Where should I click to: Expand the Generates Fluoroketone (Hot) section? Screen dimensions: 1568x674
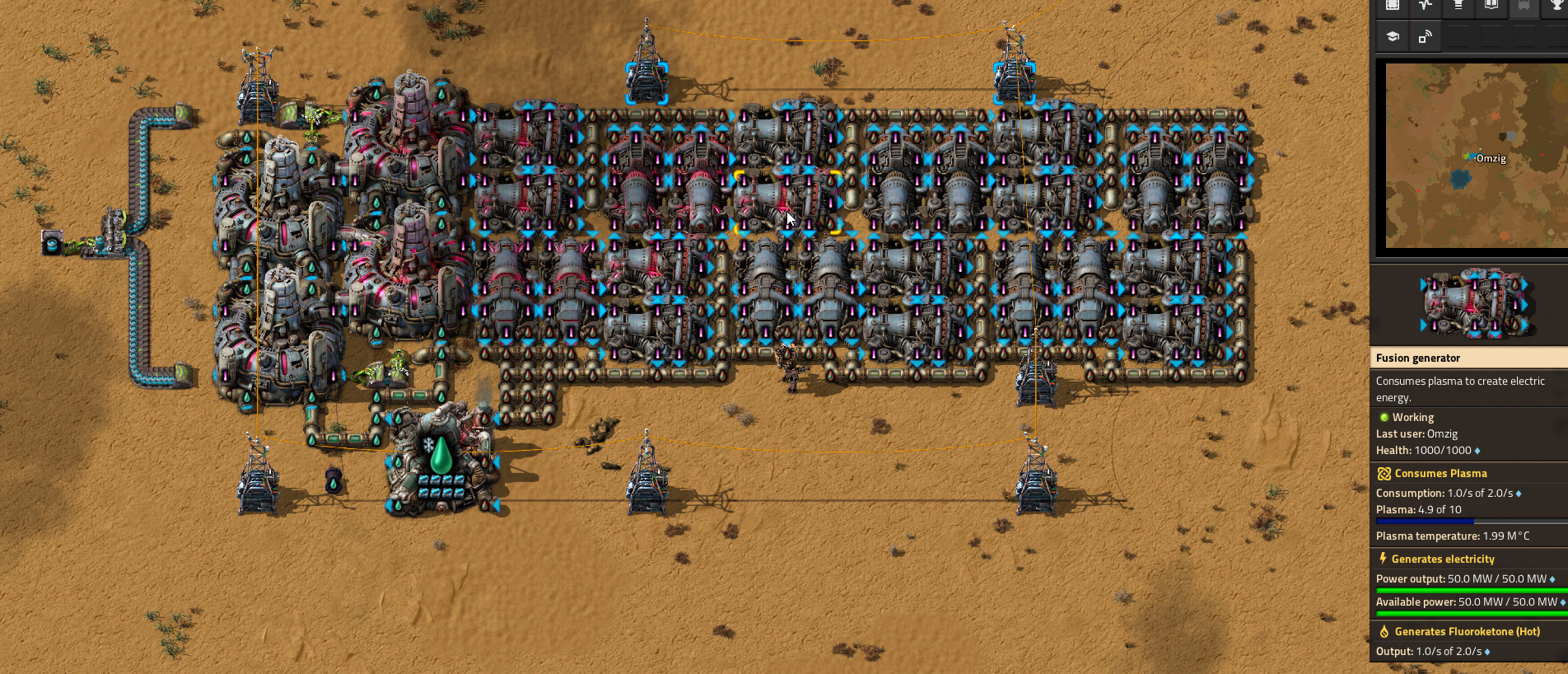point(1466,631)
